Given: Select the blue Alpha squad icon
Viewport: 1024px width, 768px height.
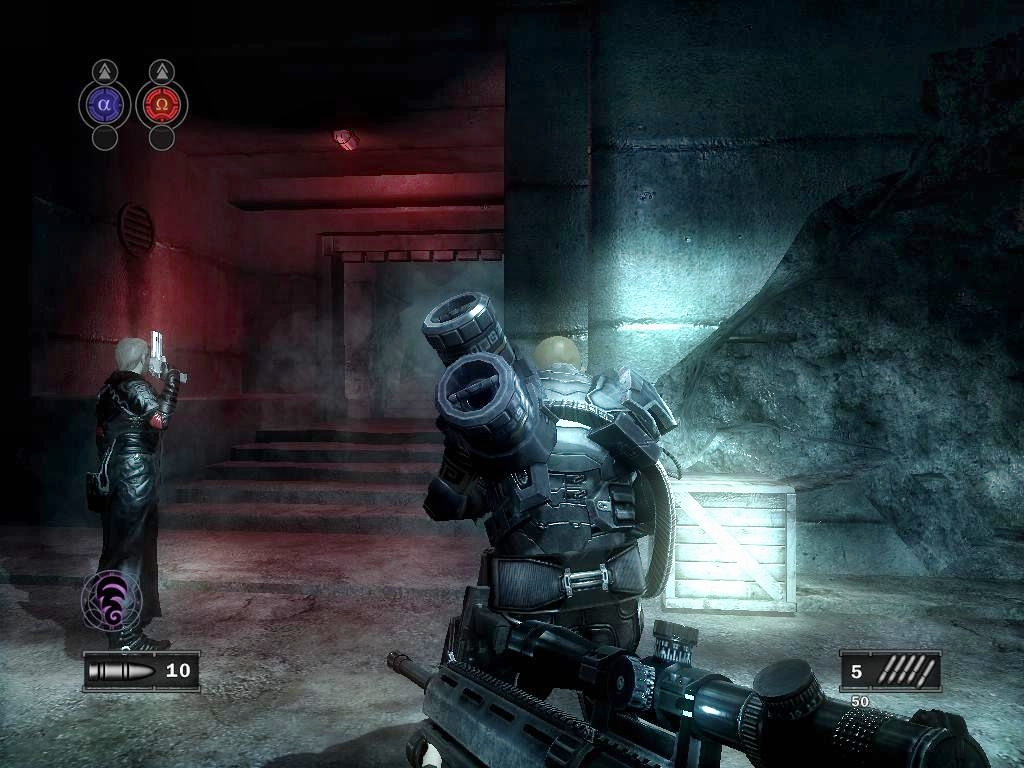Looking at the screenshot, I should [x=105, y=104].
